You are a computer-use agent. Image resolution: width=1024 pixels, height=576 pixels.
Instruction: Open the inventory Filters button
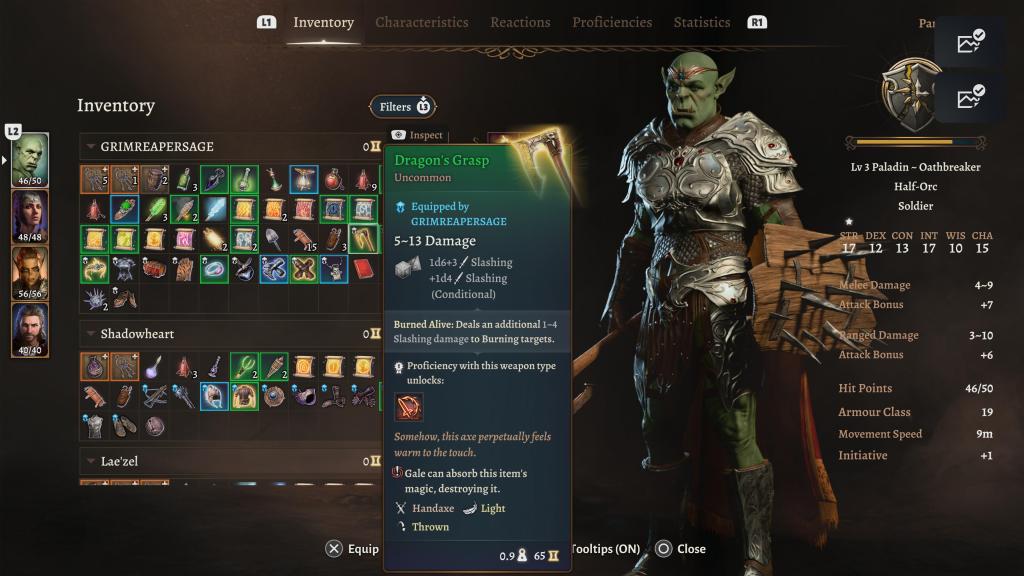(402, 107)
